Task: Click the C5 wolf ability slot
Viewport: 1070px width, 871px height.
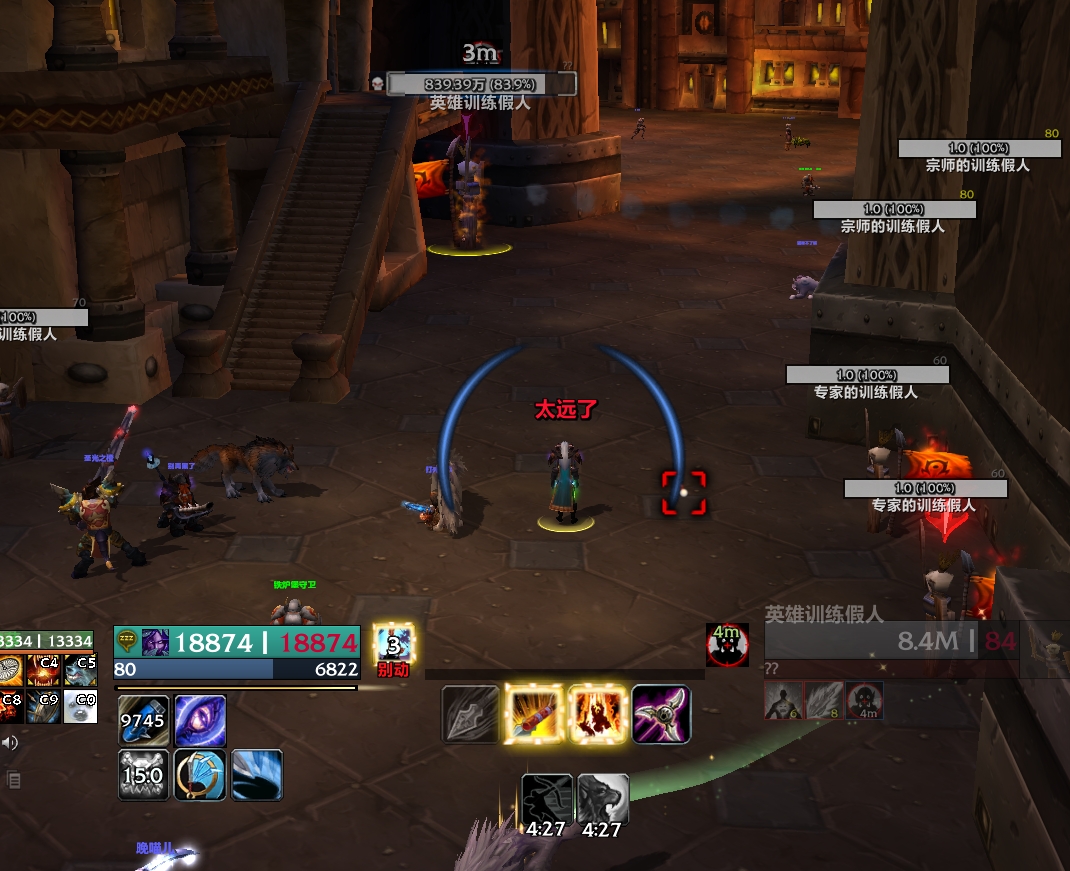Action: coord(81,669)
